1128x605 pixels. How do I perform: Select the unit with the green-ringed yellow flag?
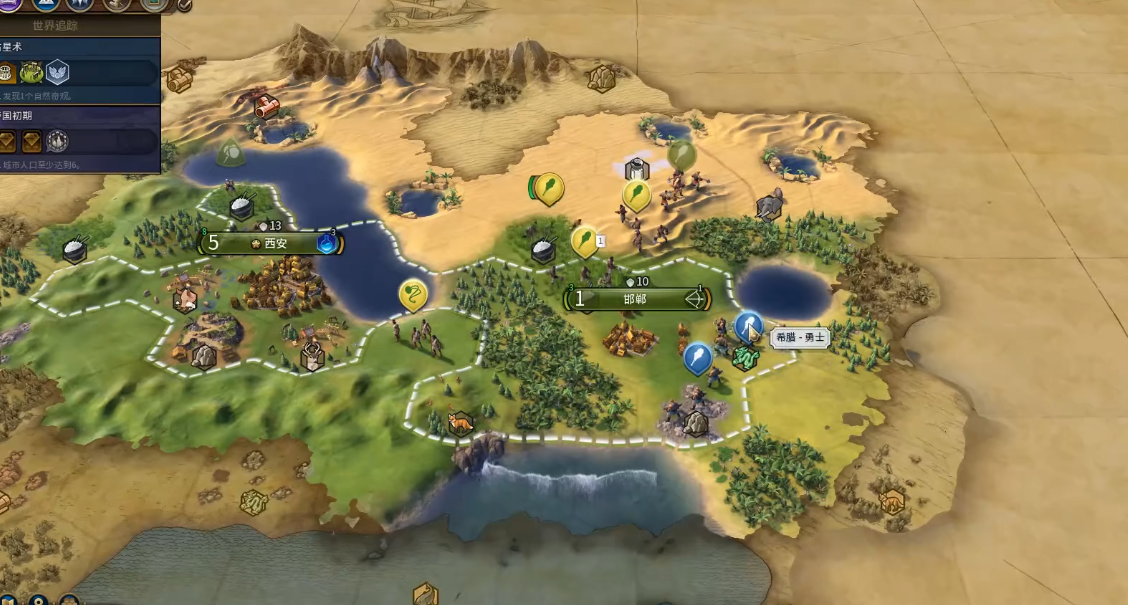point(548,187)
